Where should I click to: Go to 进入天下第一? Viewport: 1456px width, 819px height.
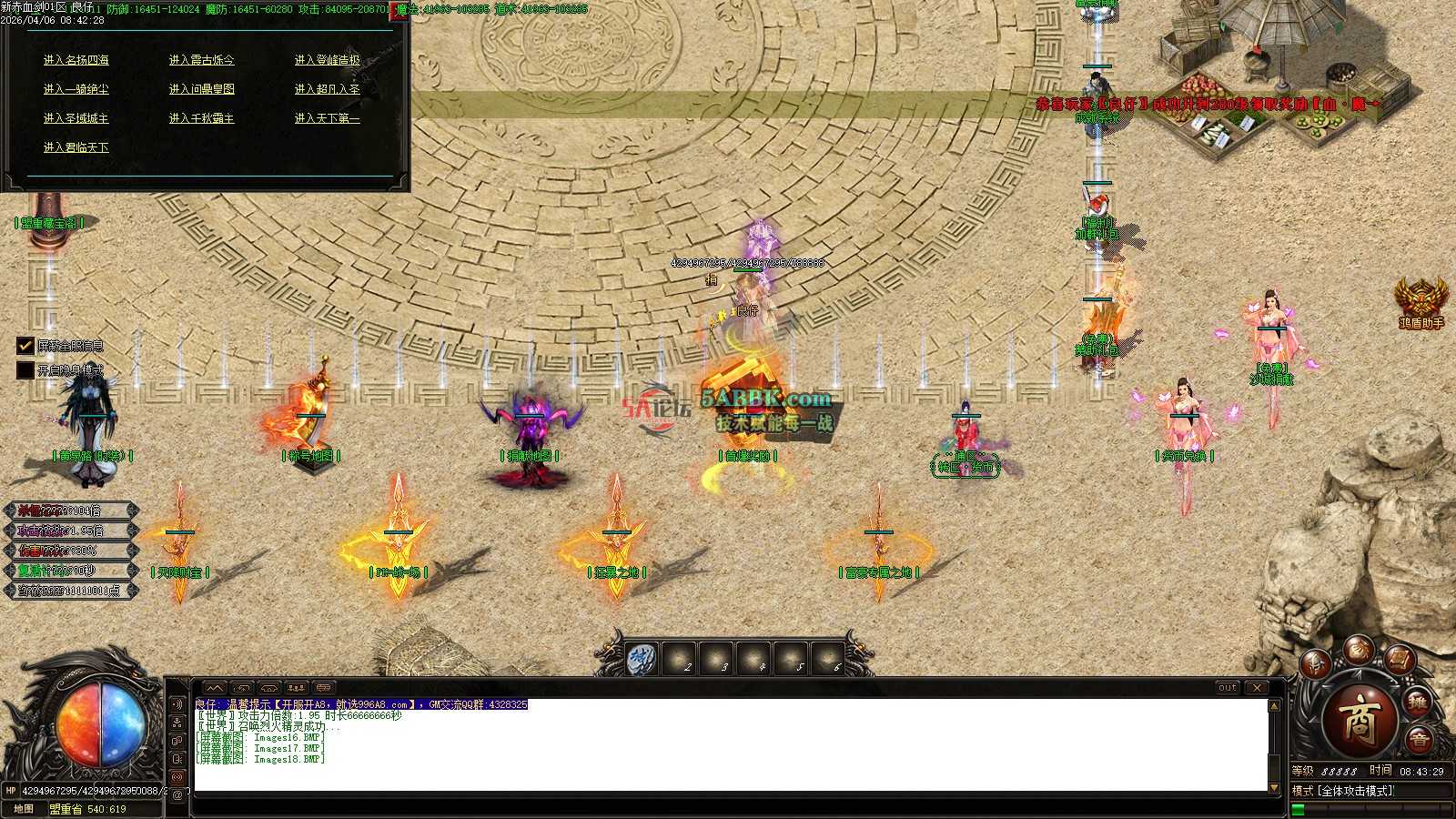[328, 118]
